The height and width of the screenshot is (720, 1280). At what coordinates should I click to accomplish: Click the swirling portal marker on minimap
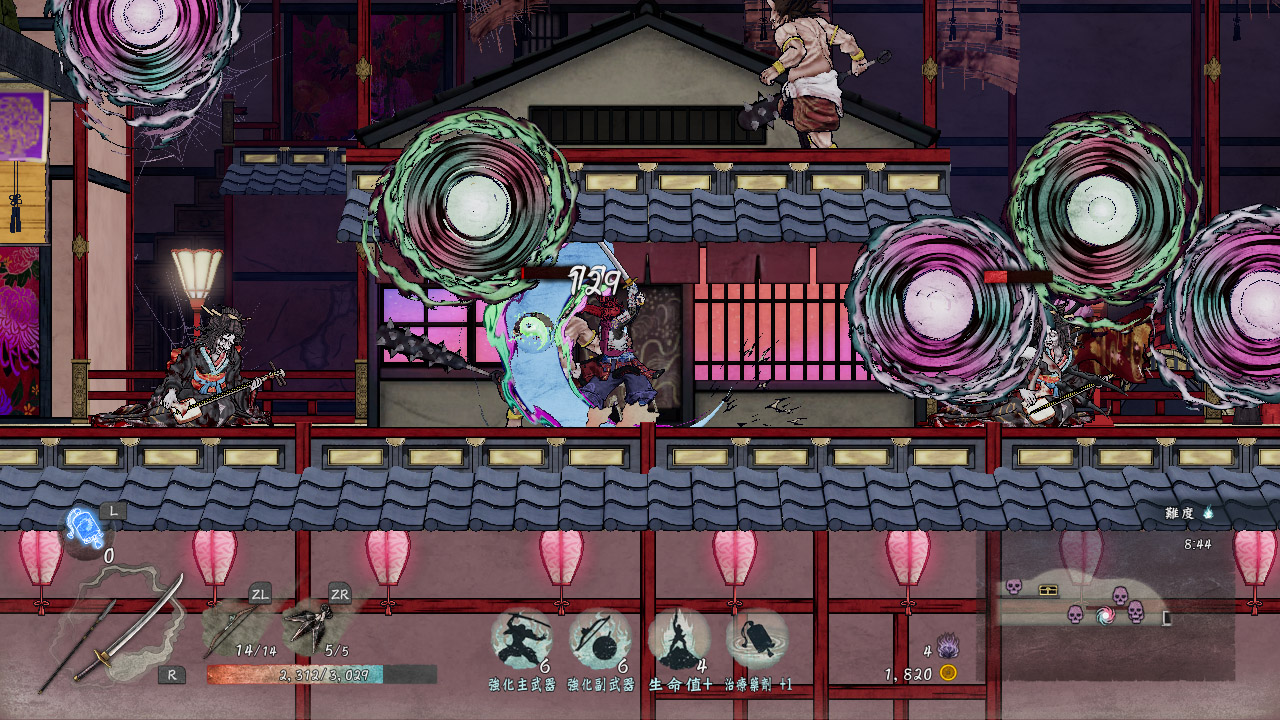[x=1106, y=615]
